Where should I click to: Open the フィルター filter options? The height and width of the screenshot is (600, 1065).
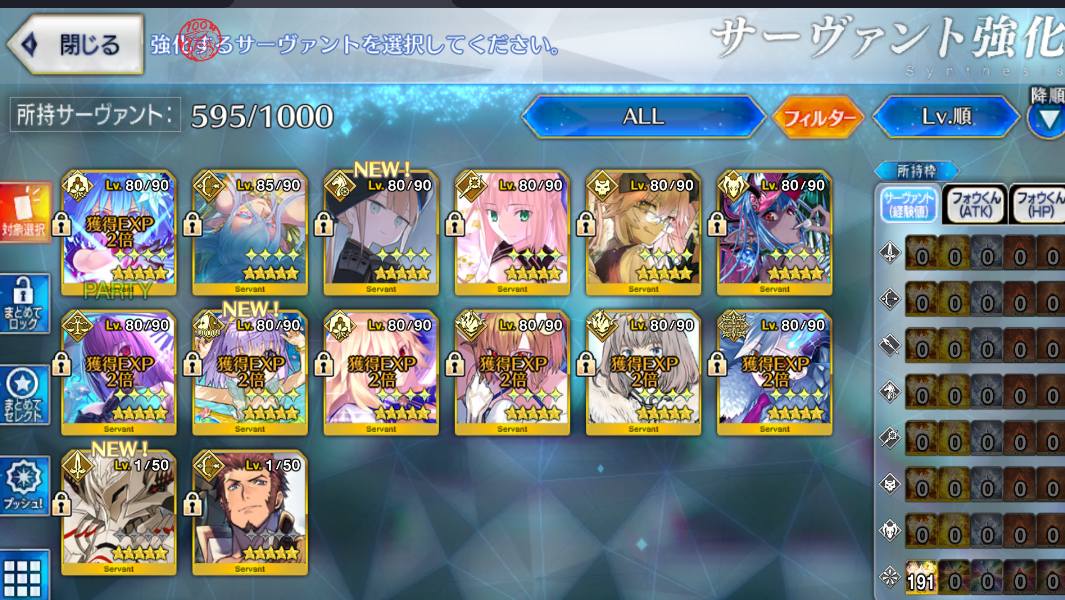click(817, 118)
